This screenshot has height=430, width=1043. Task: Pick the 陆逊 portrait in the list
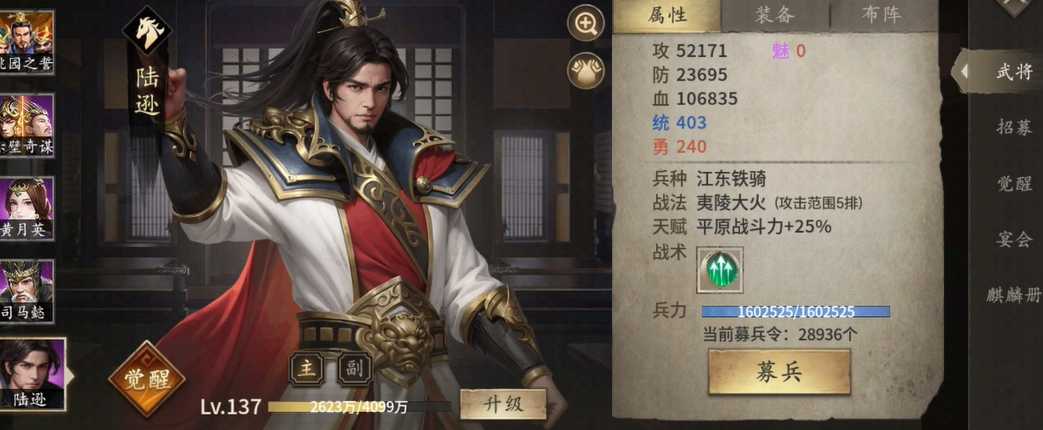32,373
